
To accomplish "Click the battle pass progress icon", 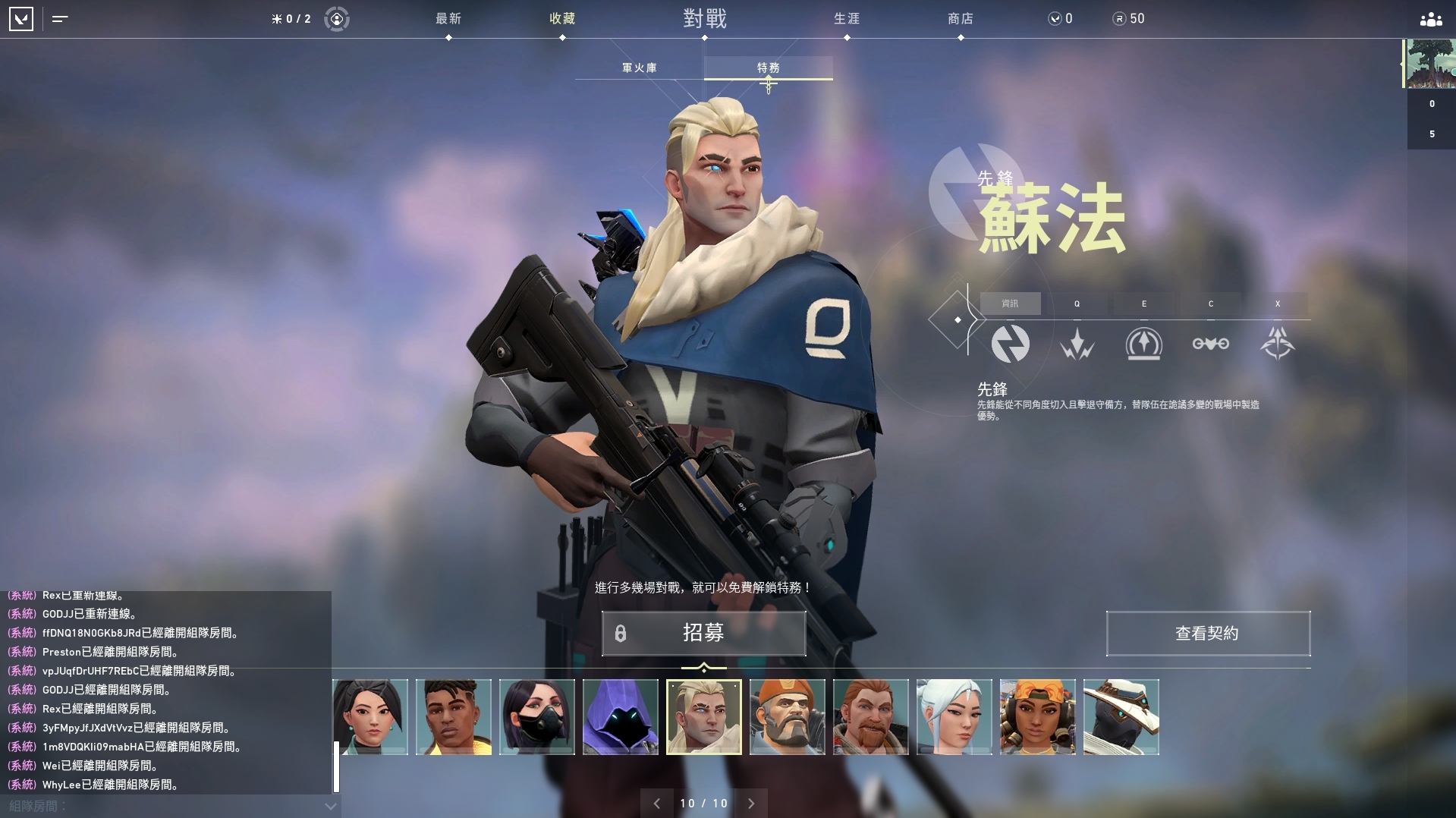I will pos(336,18).
